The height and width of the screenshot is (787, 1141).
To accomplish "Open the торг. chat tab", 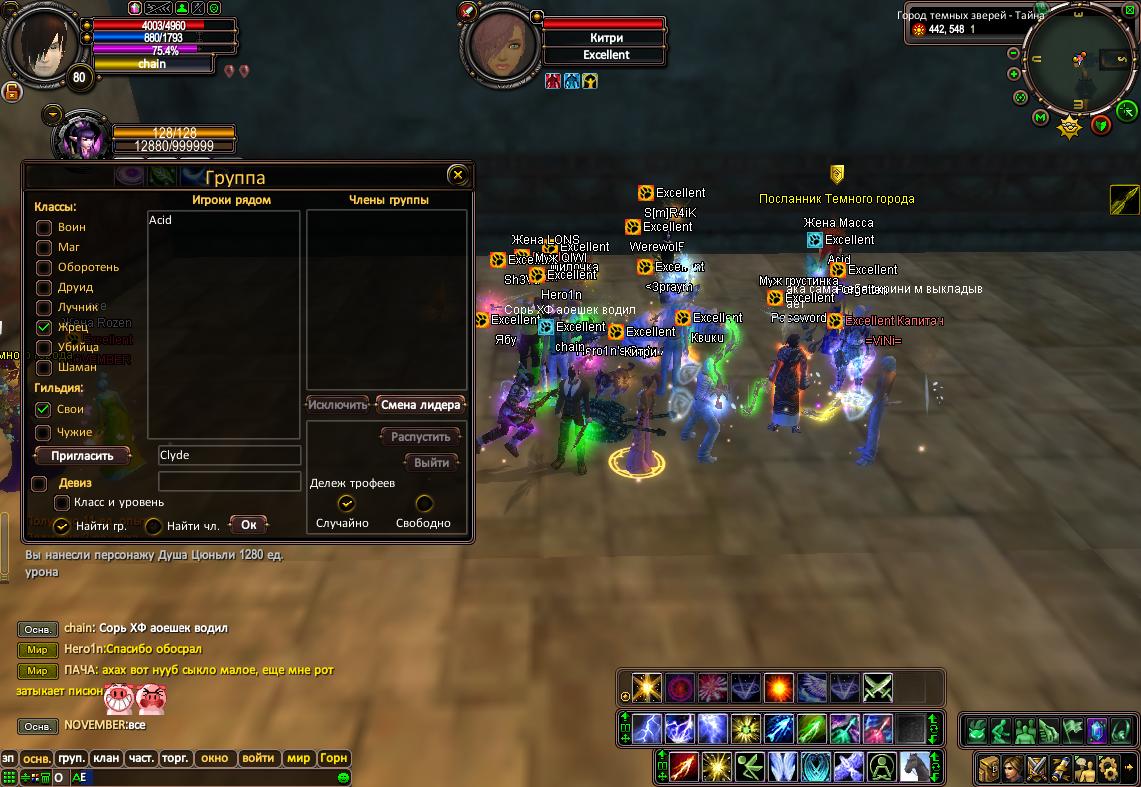I will (x=176, y=758).
